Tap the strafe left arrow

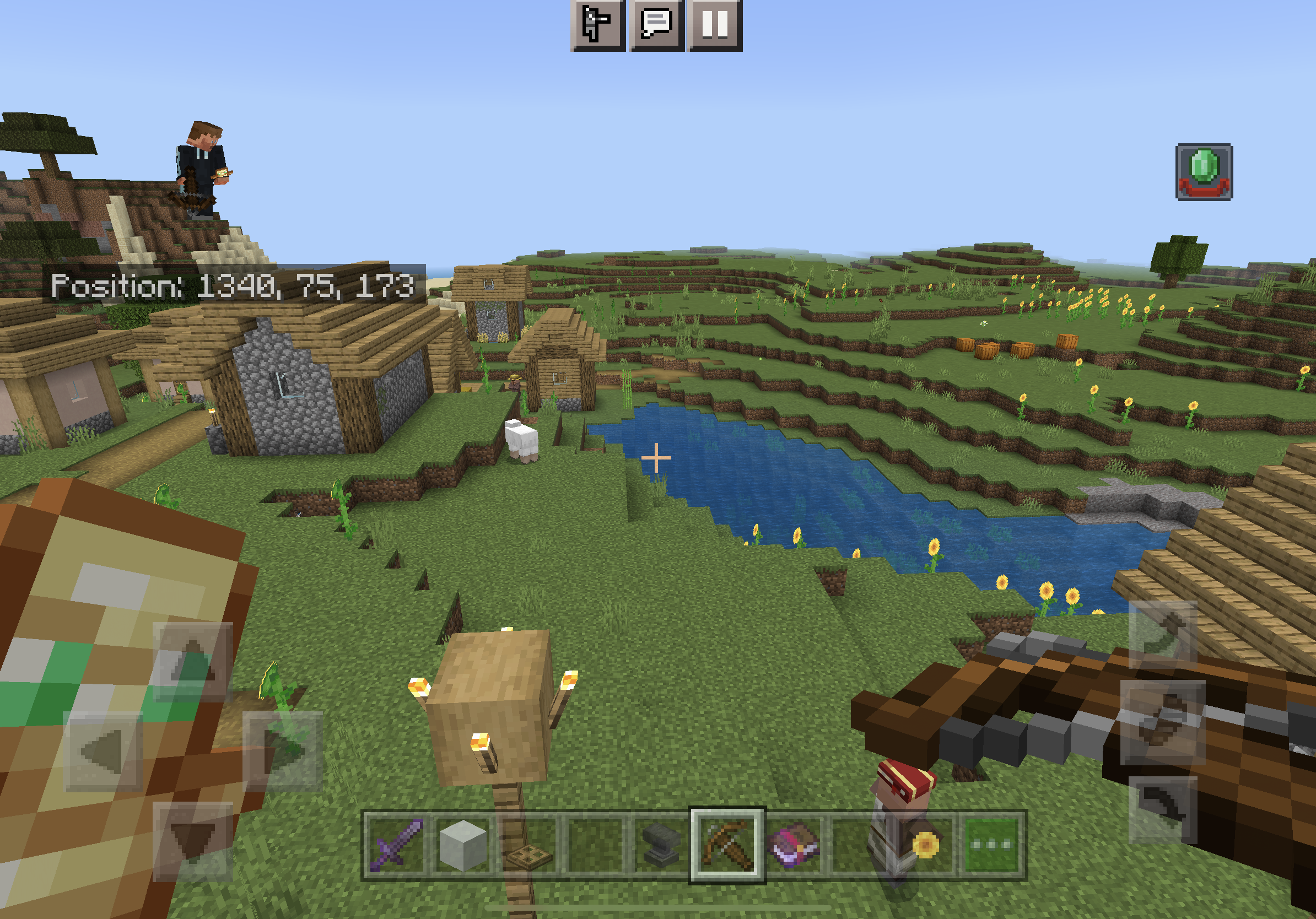coord(103,750)
